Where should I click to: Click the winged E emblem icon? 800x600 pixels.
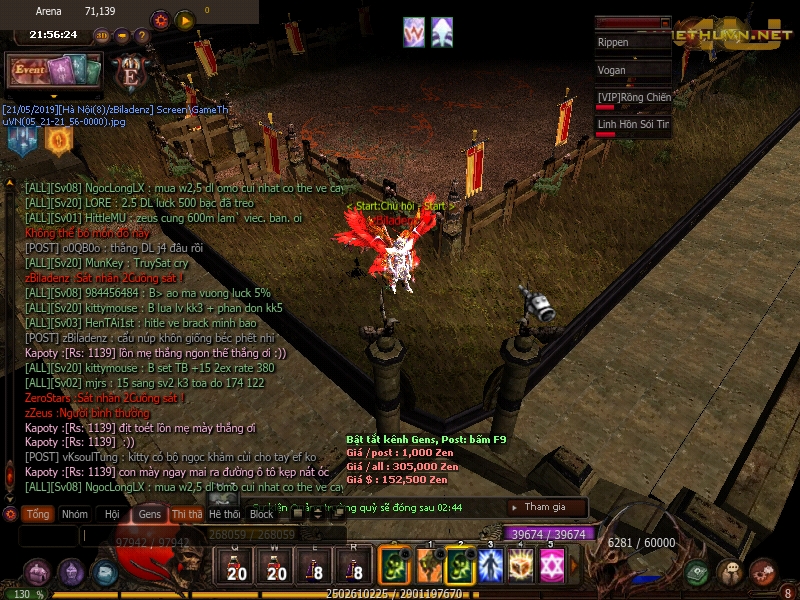(x=130, y=72)
